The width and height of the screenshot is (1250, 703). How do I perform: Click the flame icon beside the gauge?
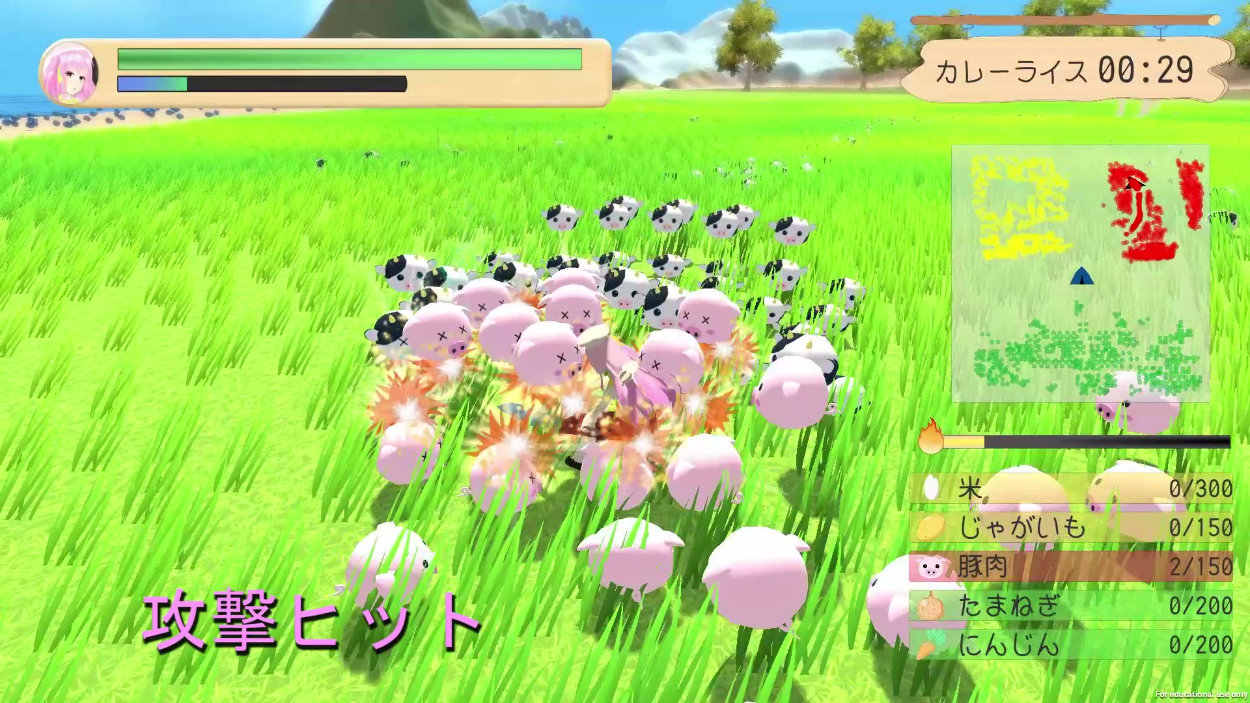(931, 438)
